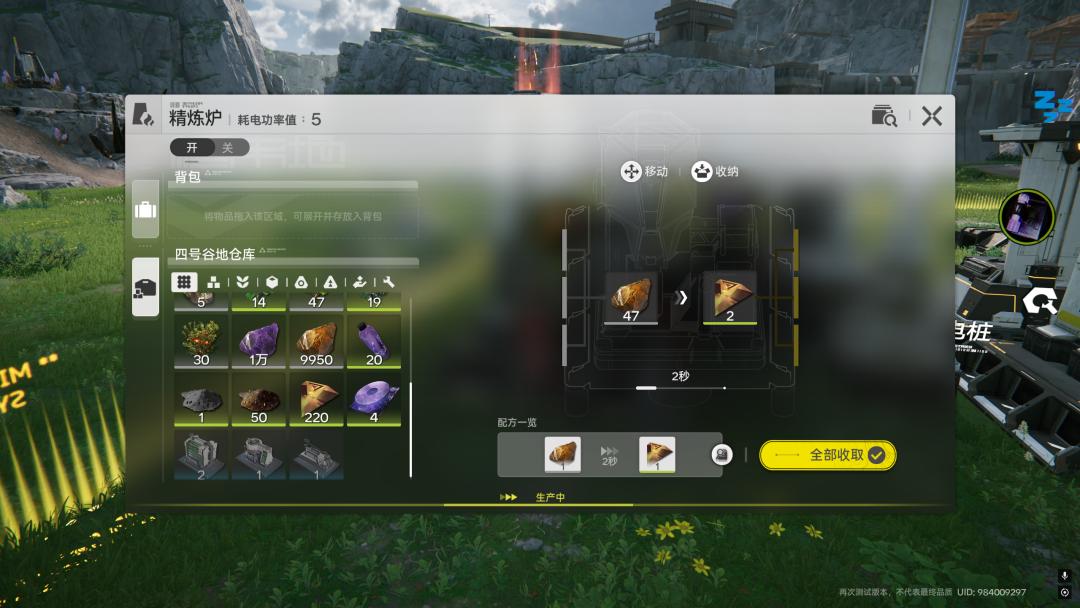Select the purple crystal stack of 1万
Image resolution: width=1080 pixels, height=608 pixels.
(259, 342)
